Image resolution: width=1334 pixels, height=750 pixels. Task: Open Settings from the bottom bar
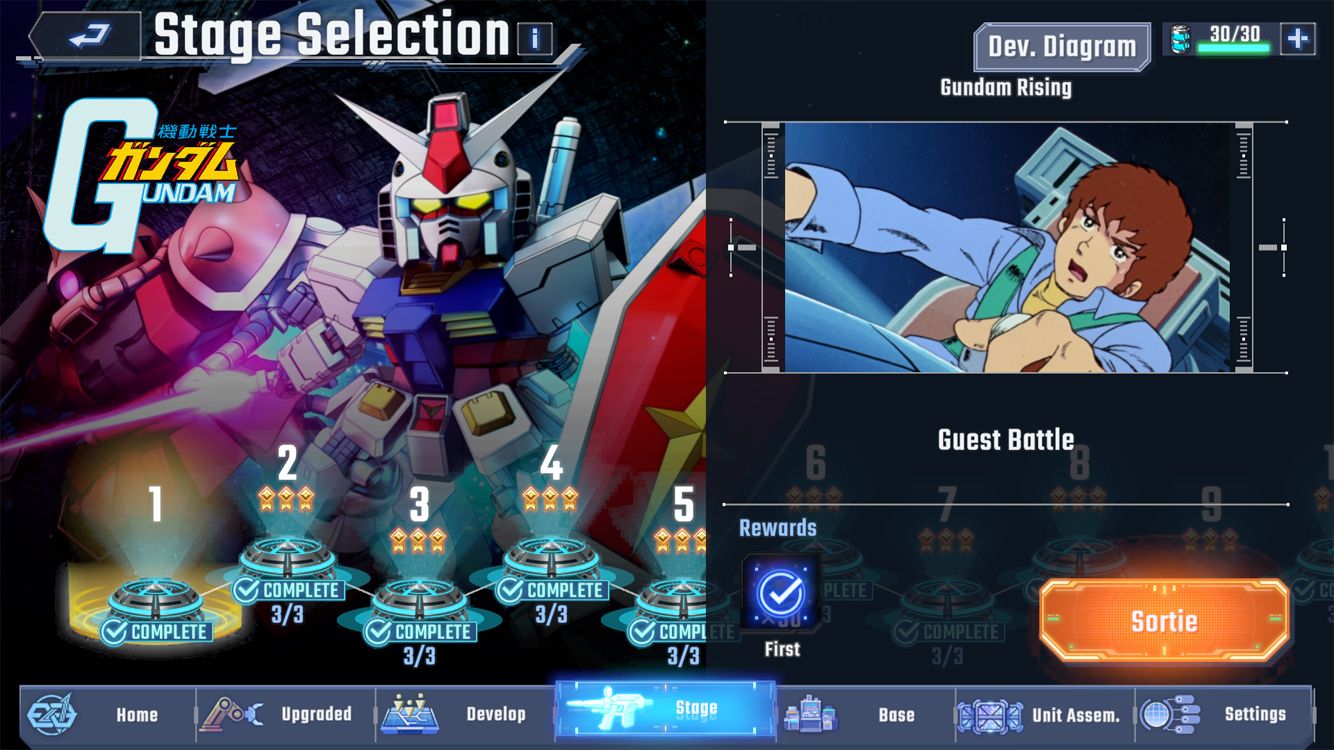click(1170, 714)
